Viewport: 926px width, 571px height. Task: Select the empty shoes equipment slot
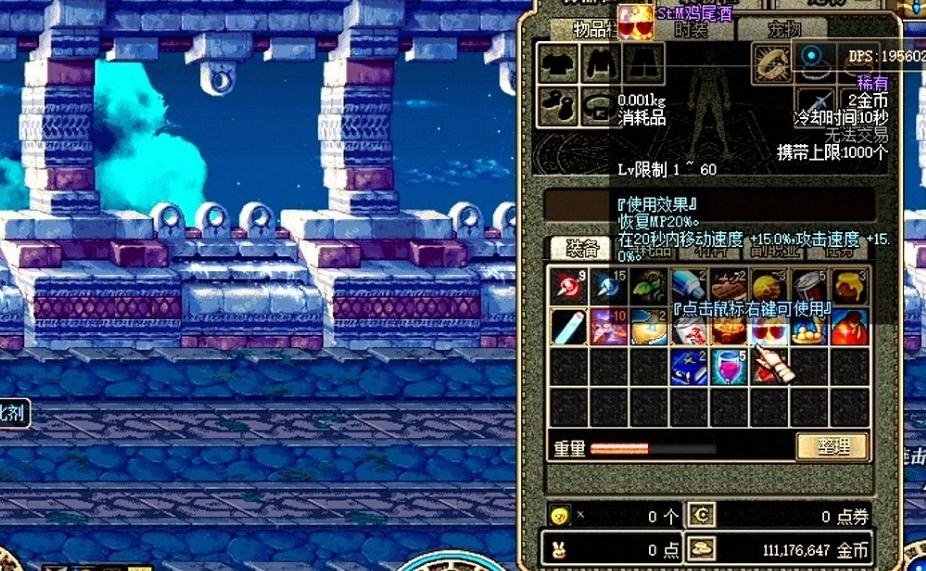coord(558,105)
